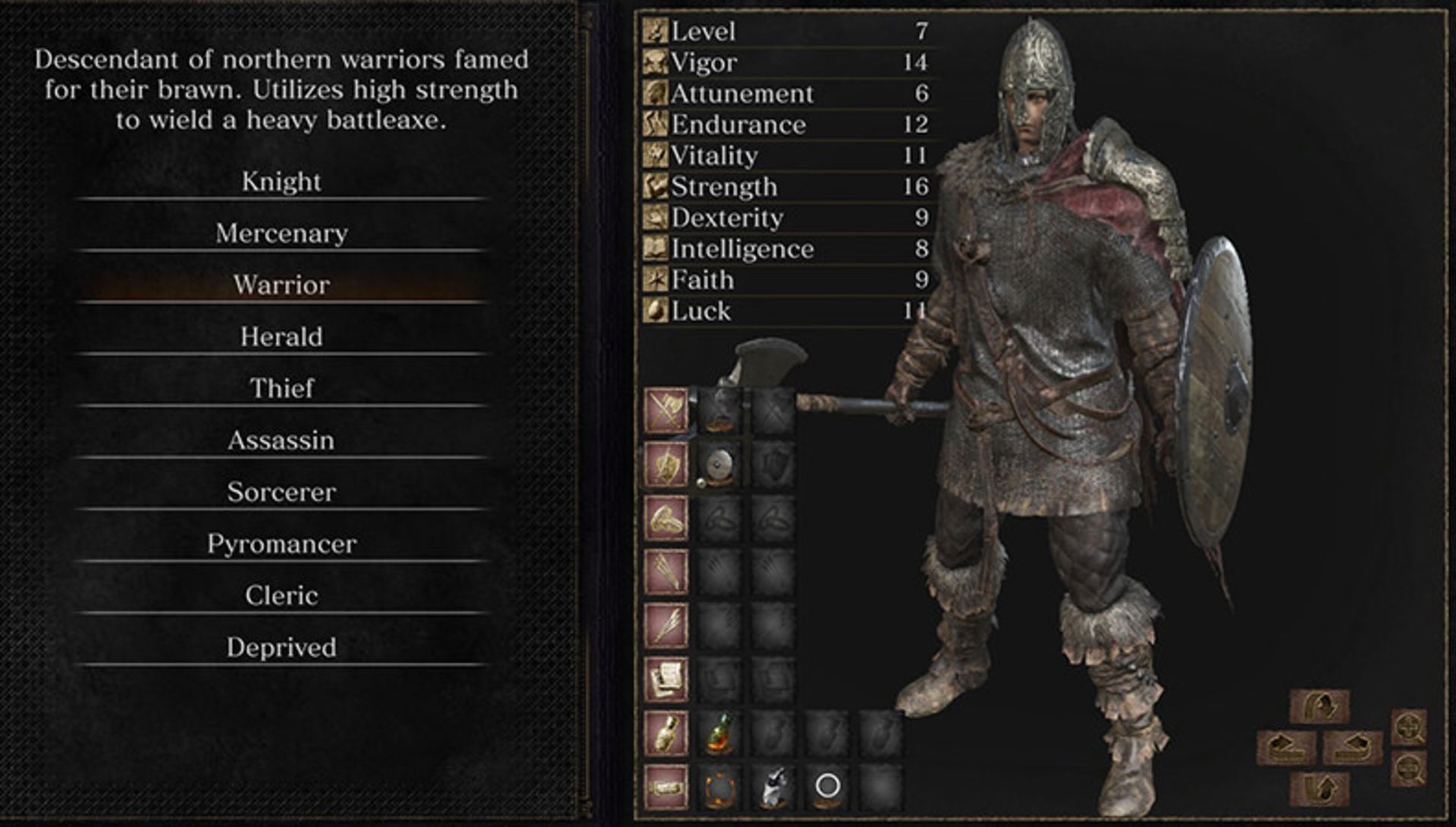Image resolution: width=1456 pixels, height=827 pixels.
Task: Select the Knight class
Action: 281,182
